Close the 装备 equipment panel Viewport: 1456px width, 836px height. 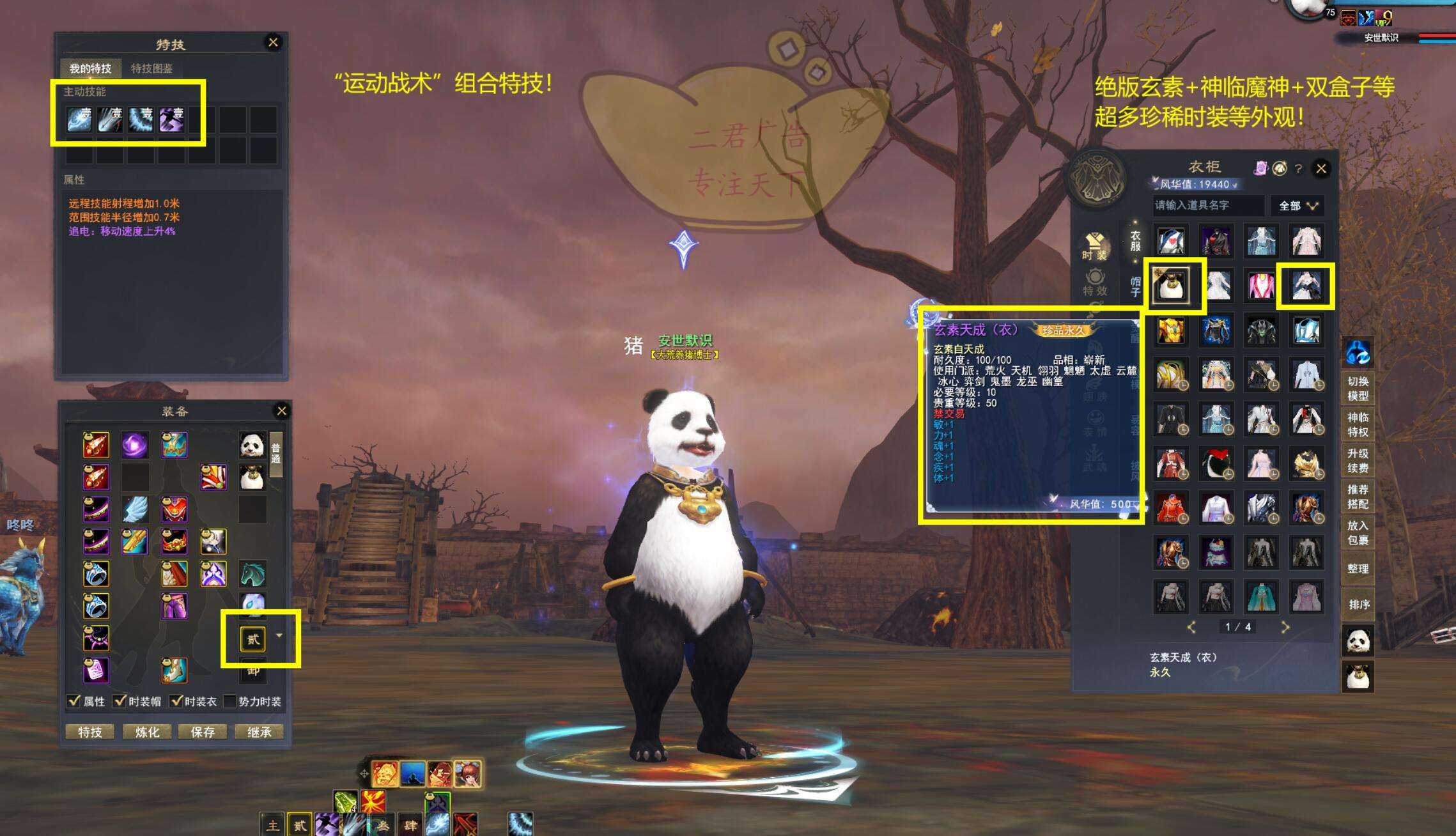pyautogui.click(x=281, y=411)
